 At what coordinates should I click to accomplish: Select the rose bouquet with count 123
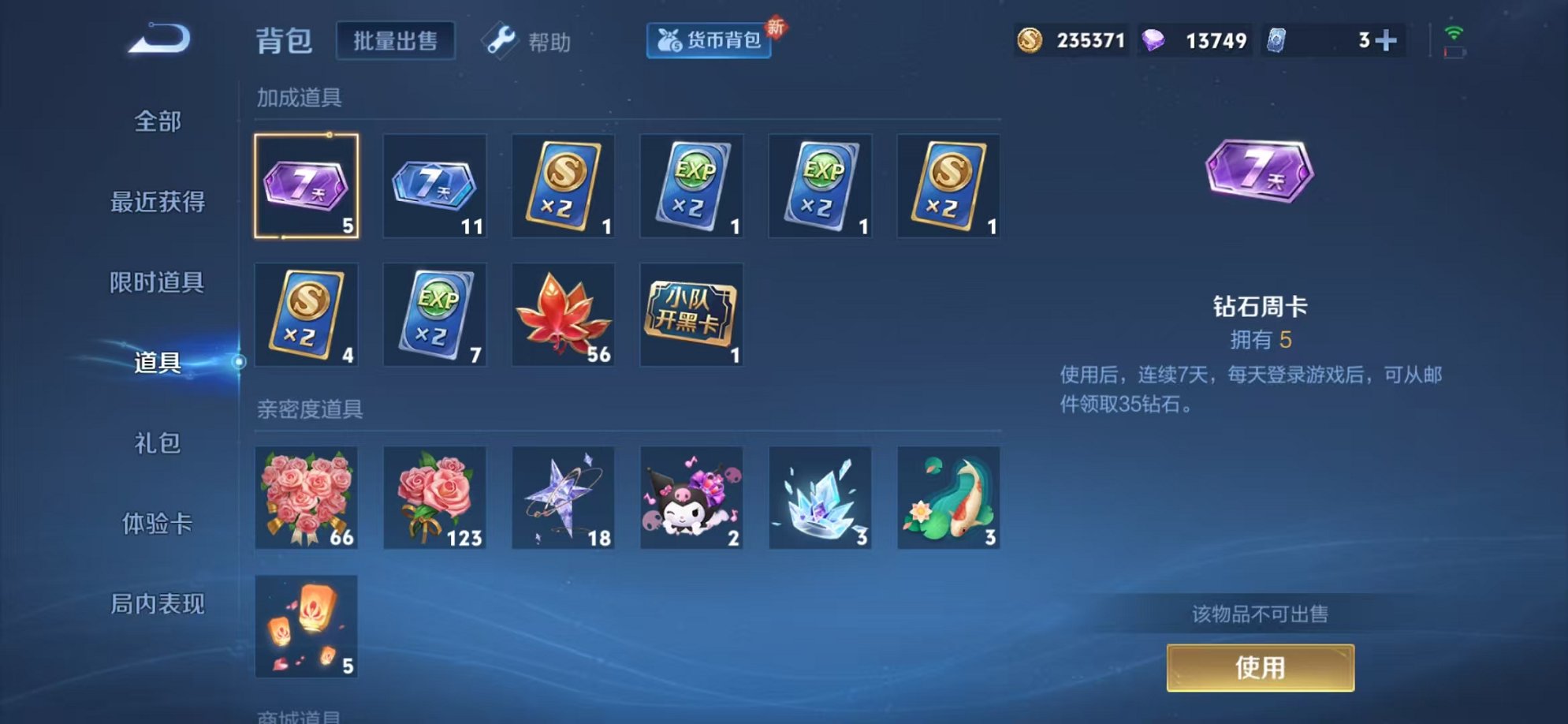(x=435, y=499)
